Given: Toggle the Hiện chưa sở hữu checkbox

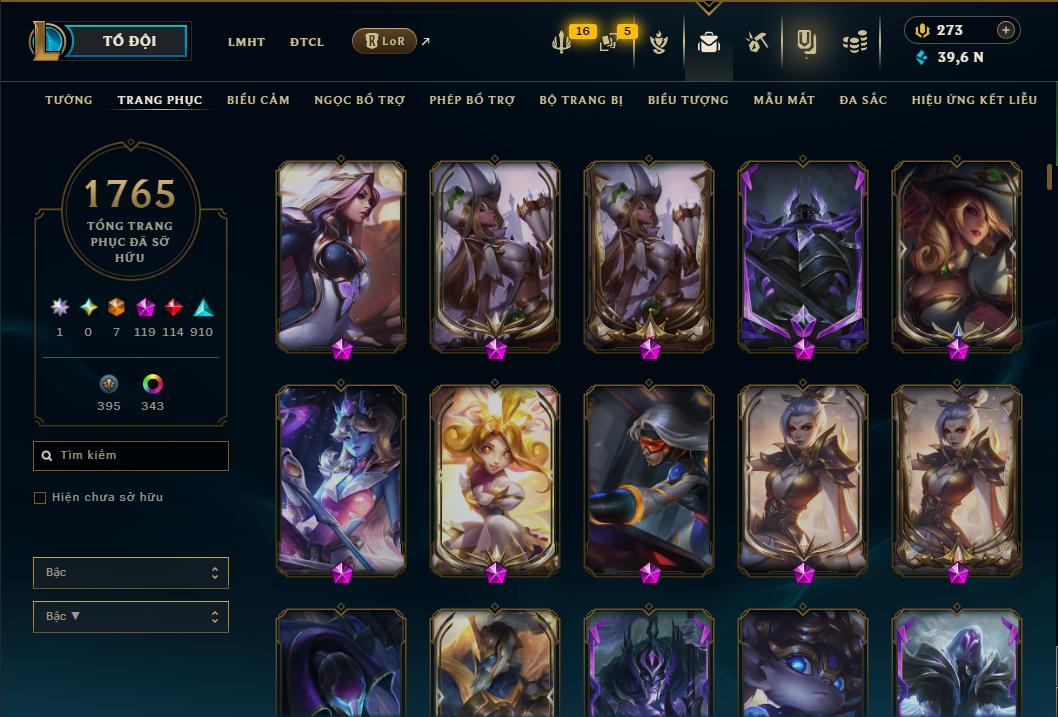Looking at the screenshot, I should coord(40,498).
